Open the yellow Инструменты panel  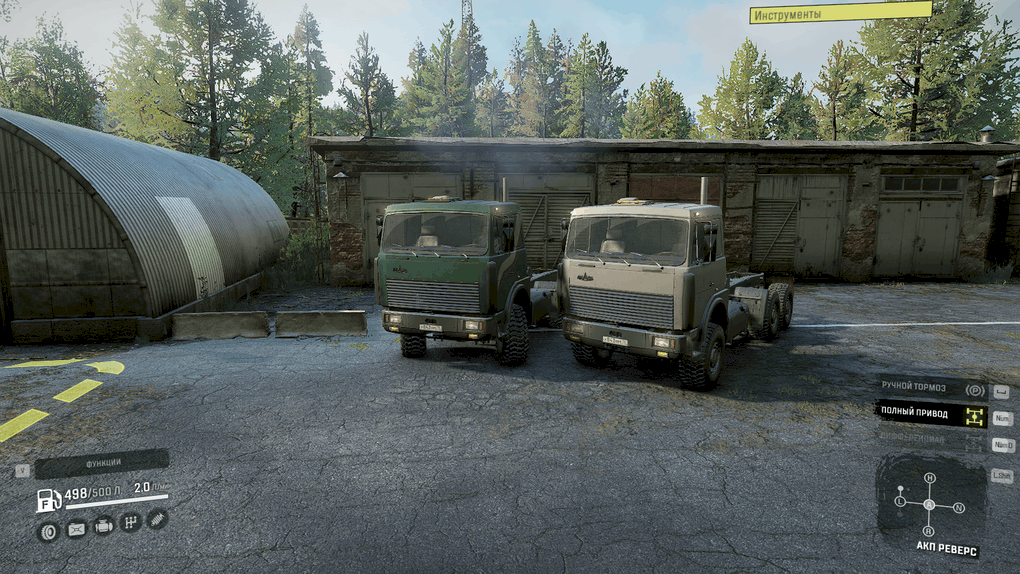[x=840, y=13]
